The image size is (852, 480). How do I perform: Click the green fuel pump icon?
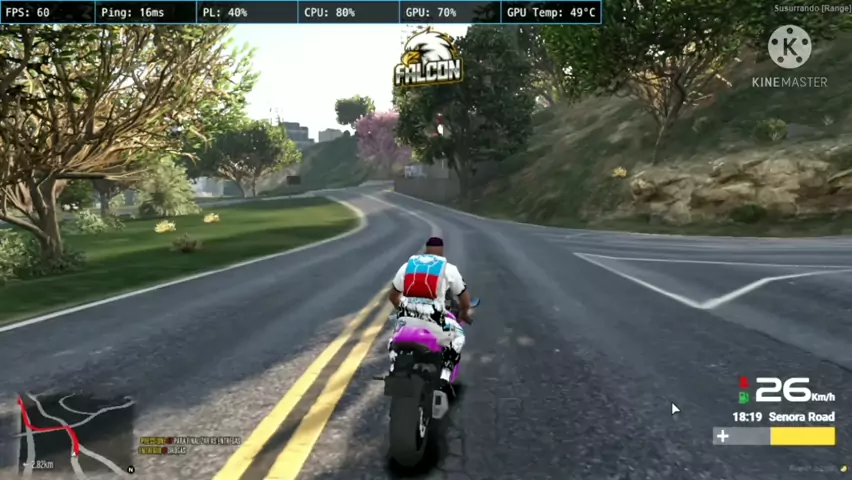[x=743, y=398]
